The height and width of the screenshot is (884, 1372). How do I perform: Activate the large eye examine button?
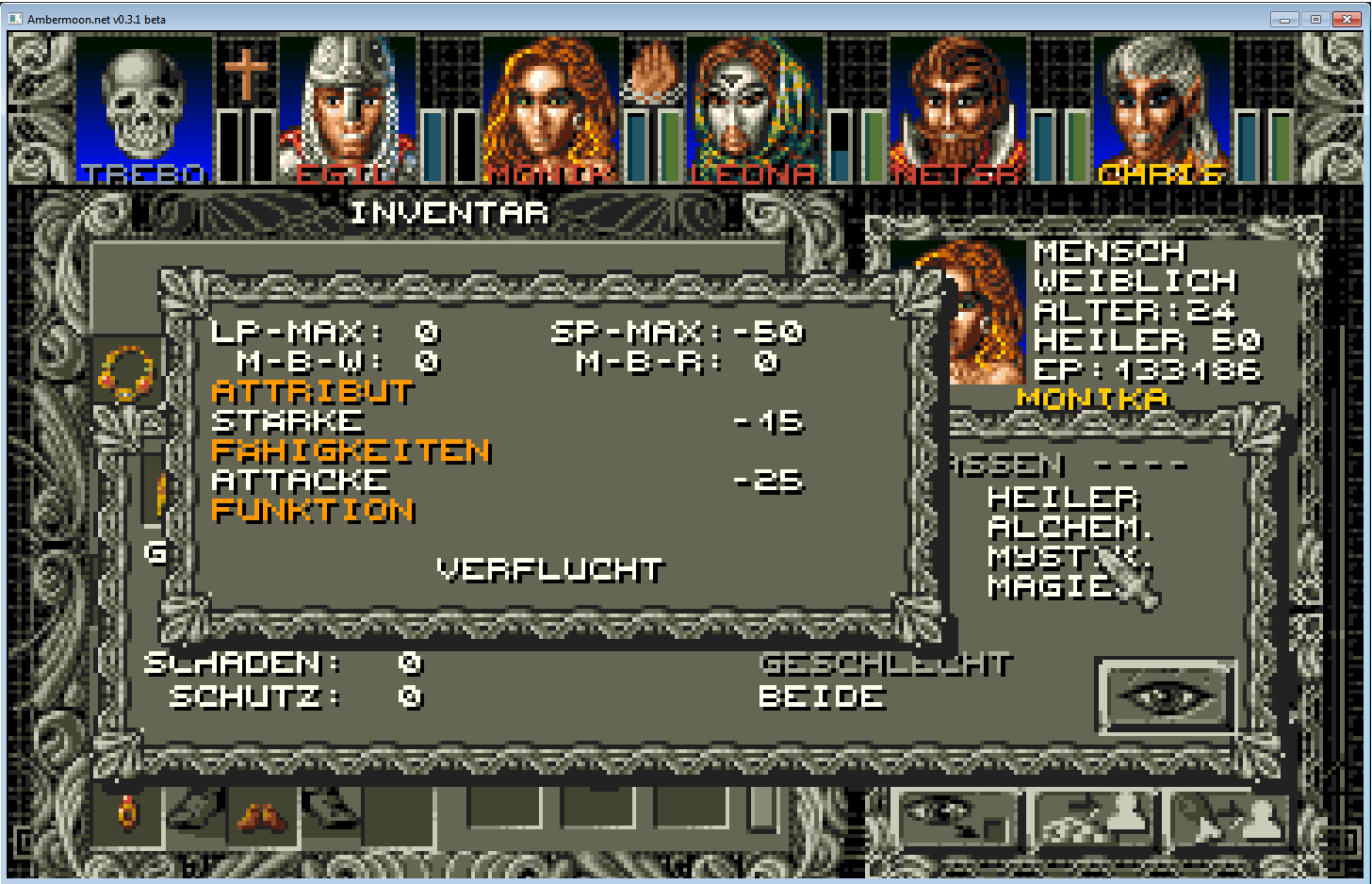[x=1167, y=696]
